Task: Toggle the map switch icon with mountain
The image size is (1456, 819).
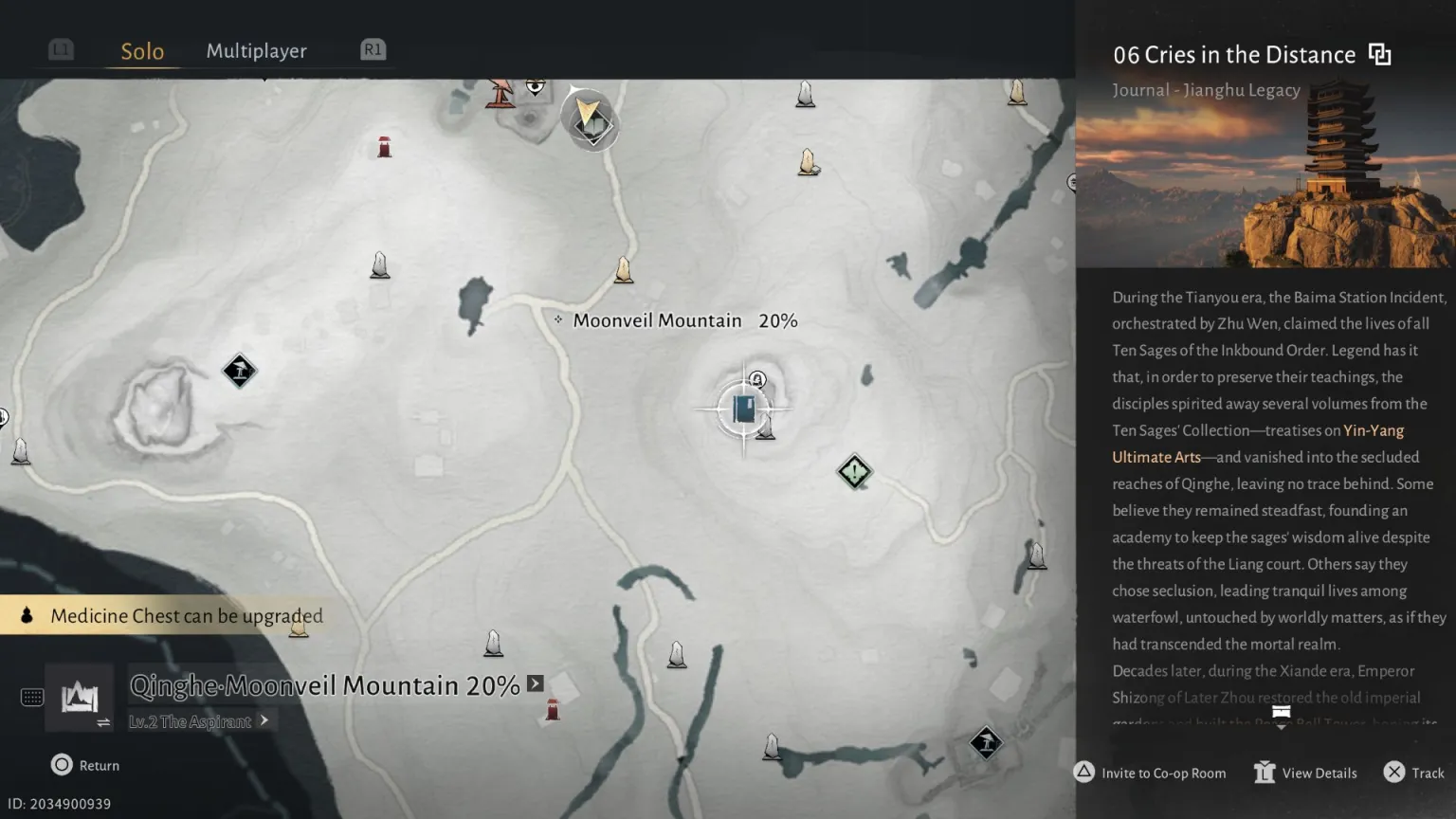Action: pos(80,700)
